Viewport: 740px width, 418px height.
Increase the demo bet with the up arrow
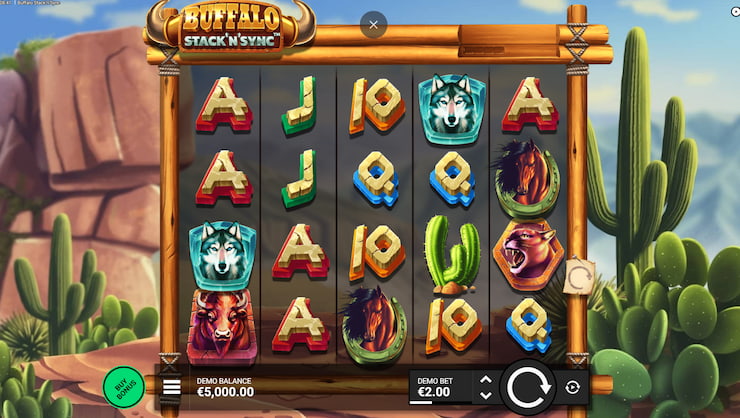(486, 379)
